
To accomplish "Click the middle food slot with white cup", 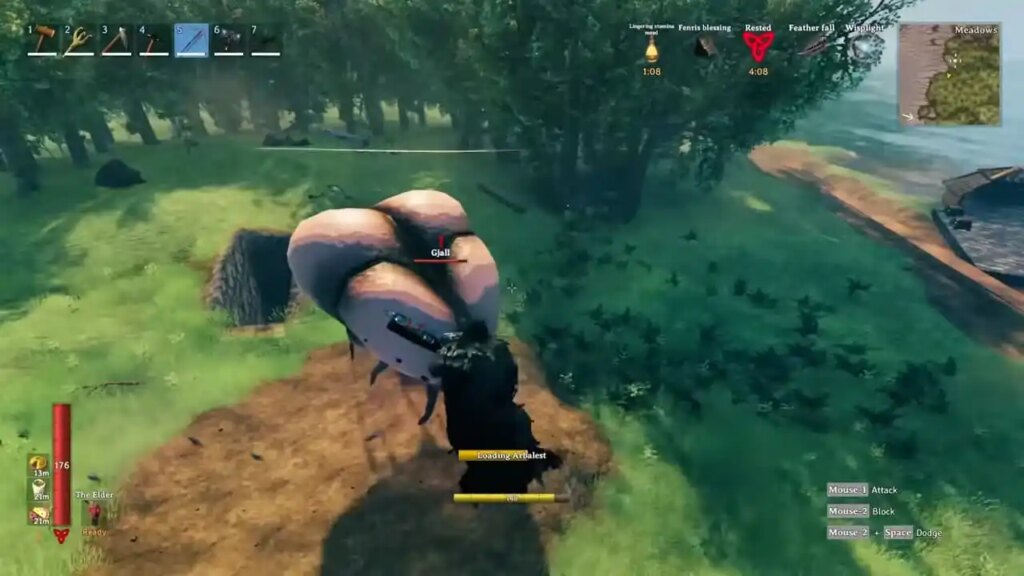I will click(38, 488).
